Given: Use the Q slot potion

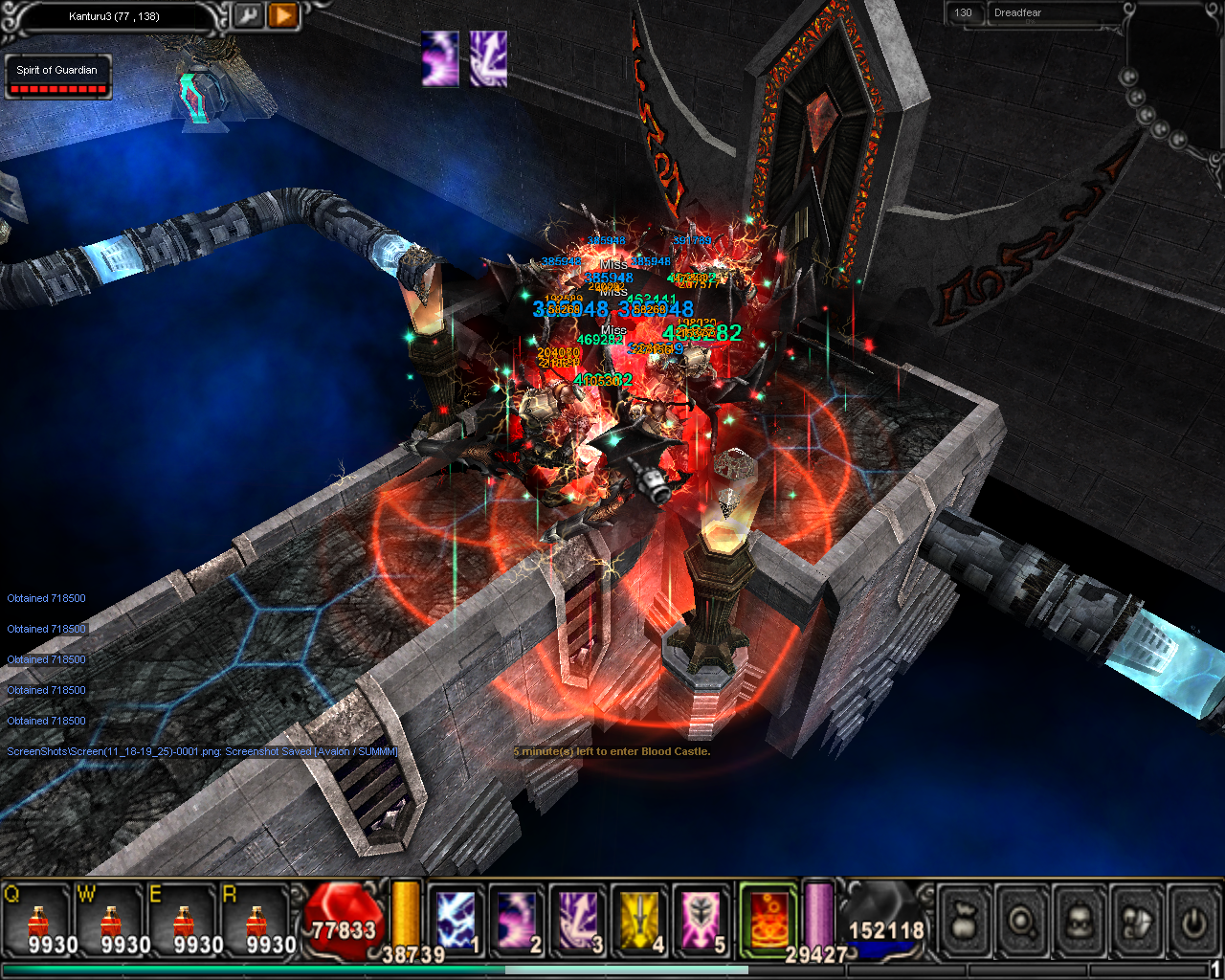Looking at the screenshot, I should 38,922.
